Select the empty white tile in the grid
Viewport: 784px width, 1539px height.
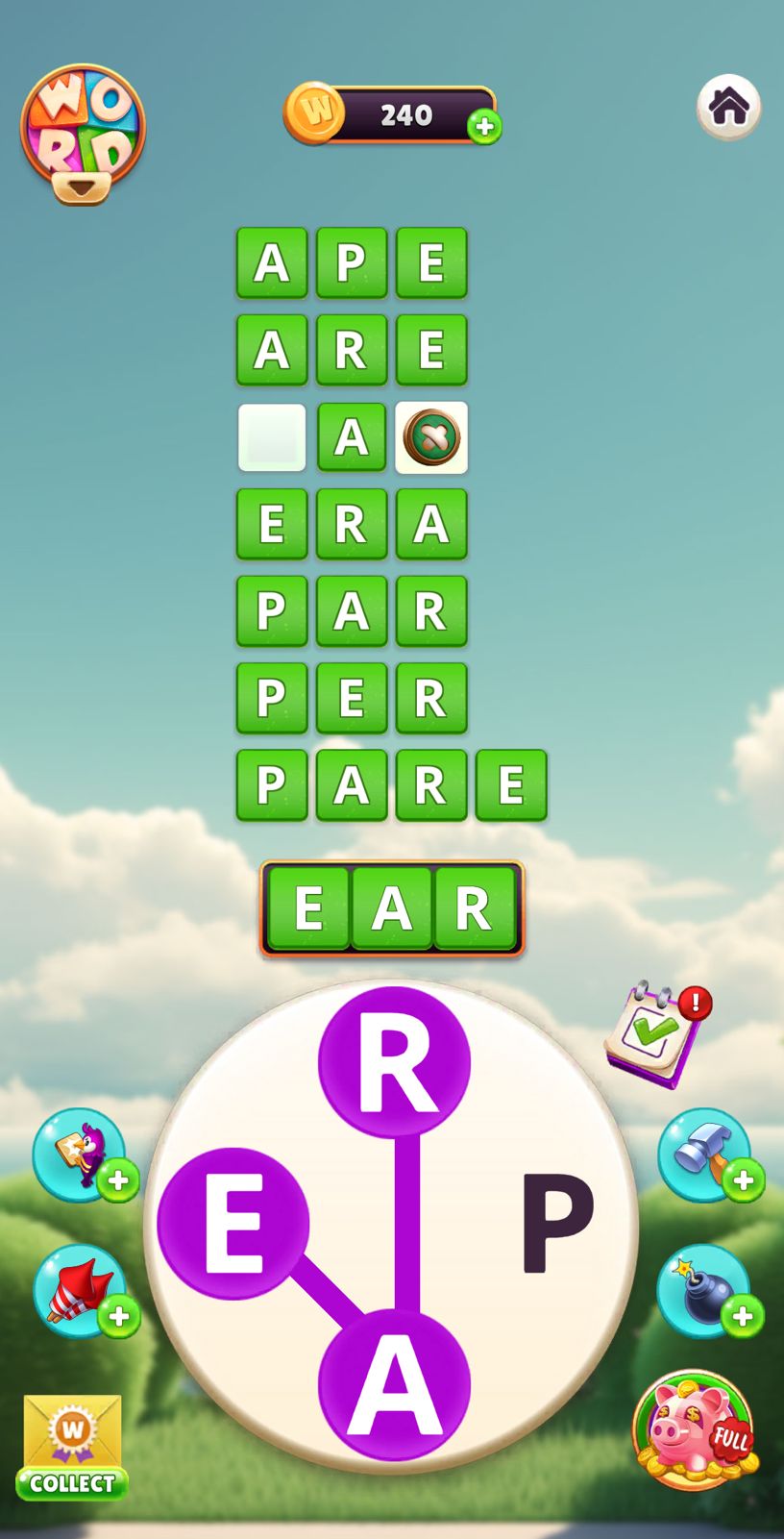(x=272, y=437)
